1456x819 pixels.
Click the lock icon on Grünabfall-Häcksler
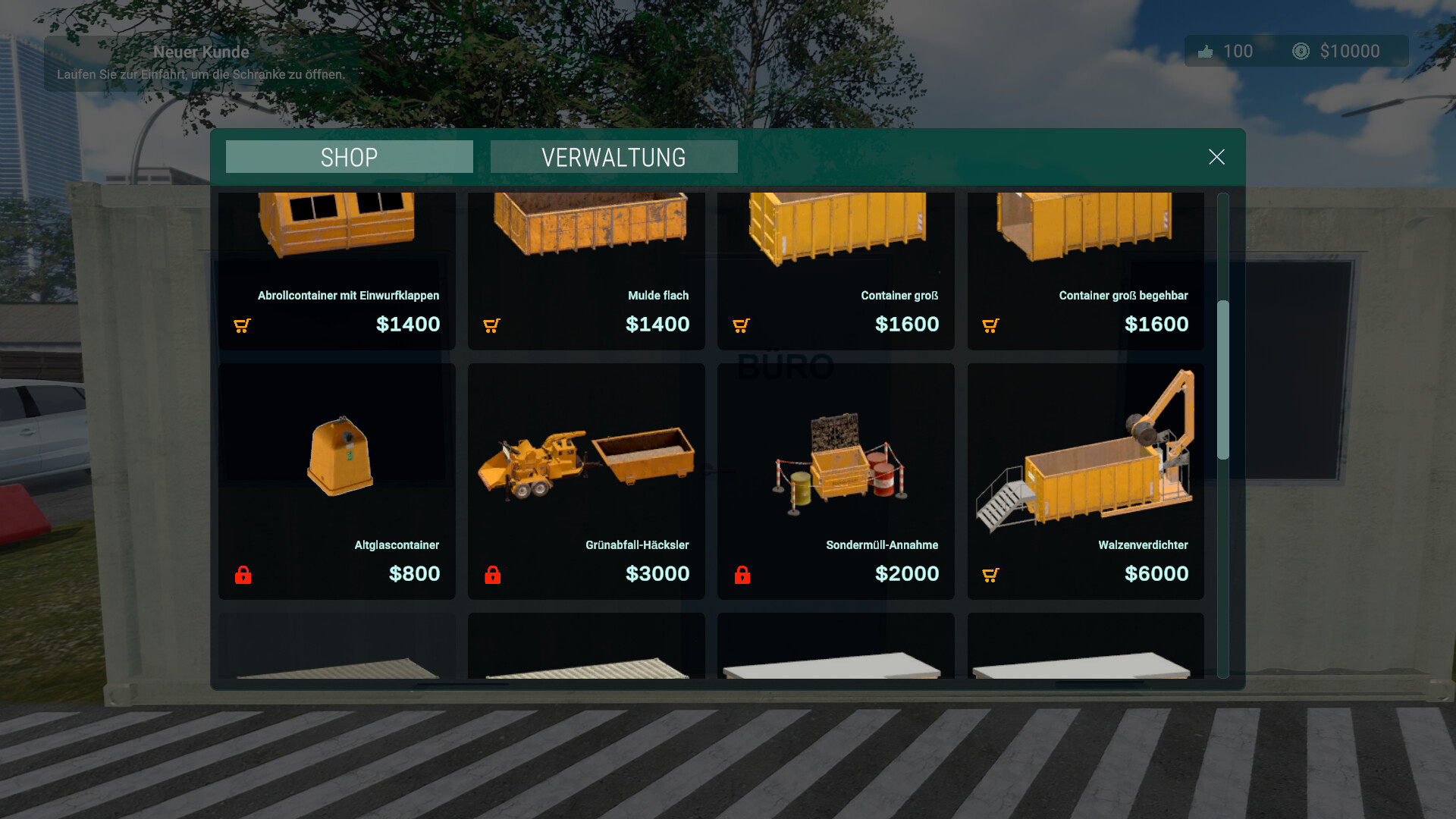pyautogui.click(x=492, y=574)
